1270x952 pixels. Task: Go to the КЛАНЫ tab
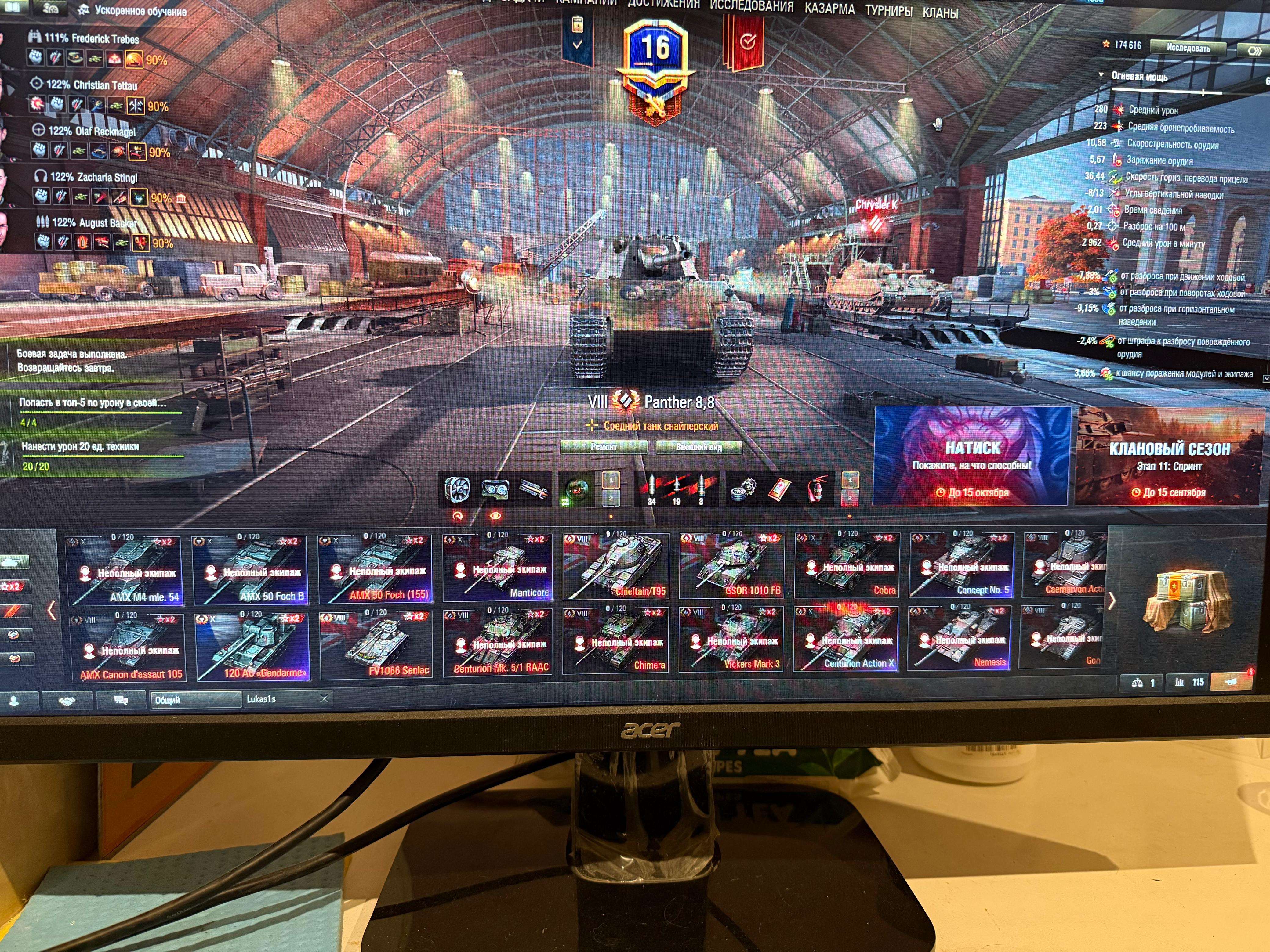(x=940, y=13)
